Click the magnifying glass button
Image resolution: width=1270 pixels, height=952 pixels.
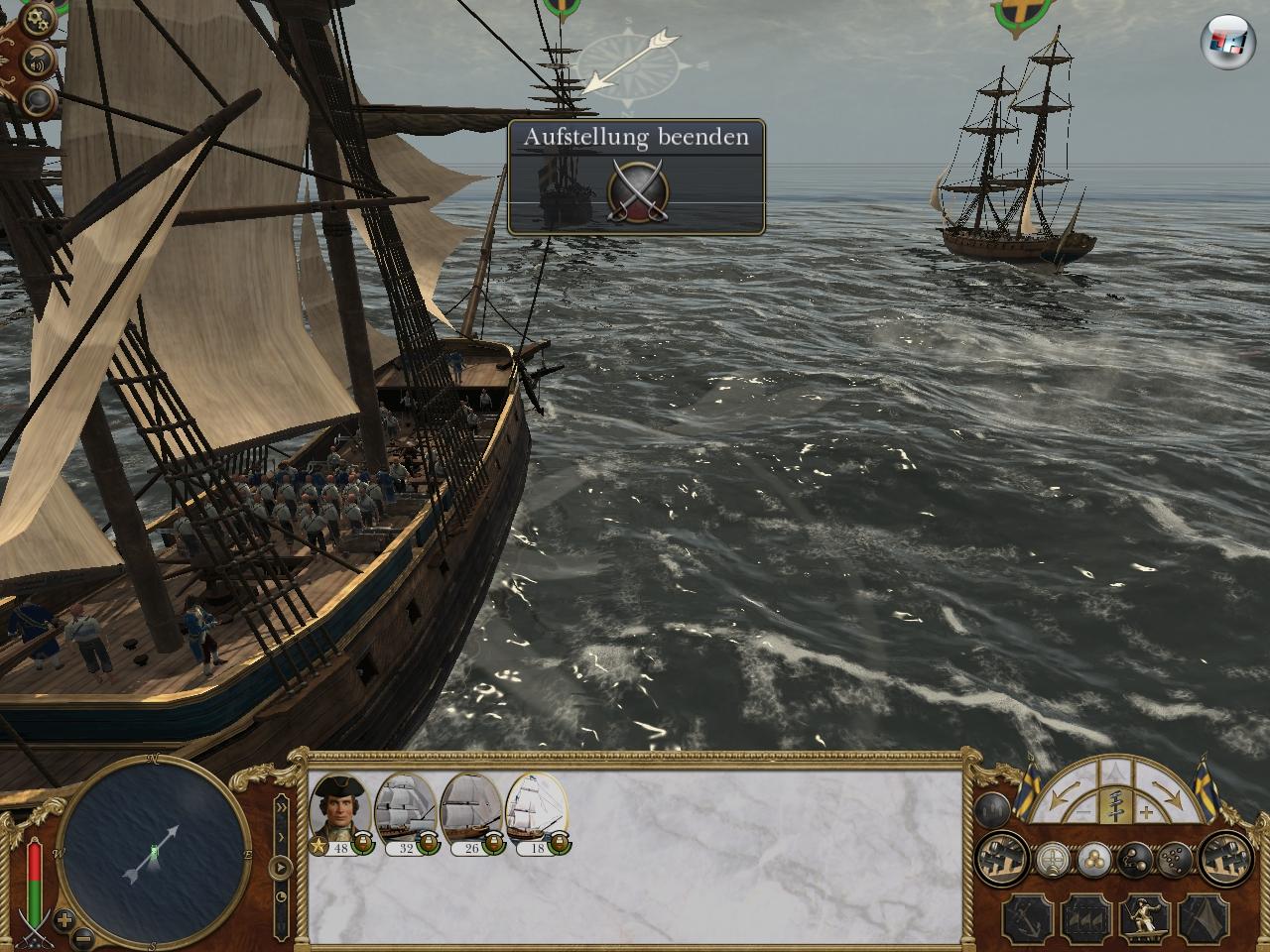(x=38, y=97)
